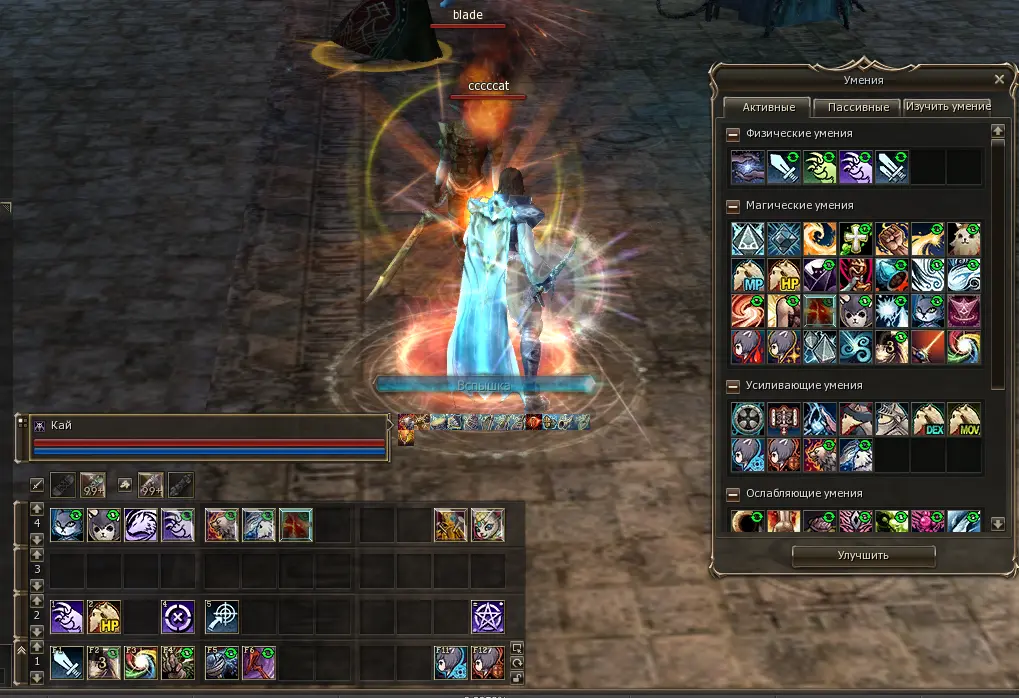Collapse the Ослабляющие умения section

[733, 494]
